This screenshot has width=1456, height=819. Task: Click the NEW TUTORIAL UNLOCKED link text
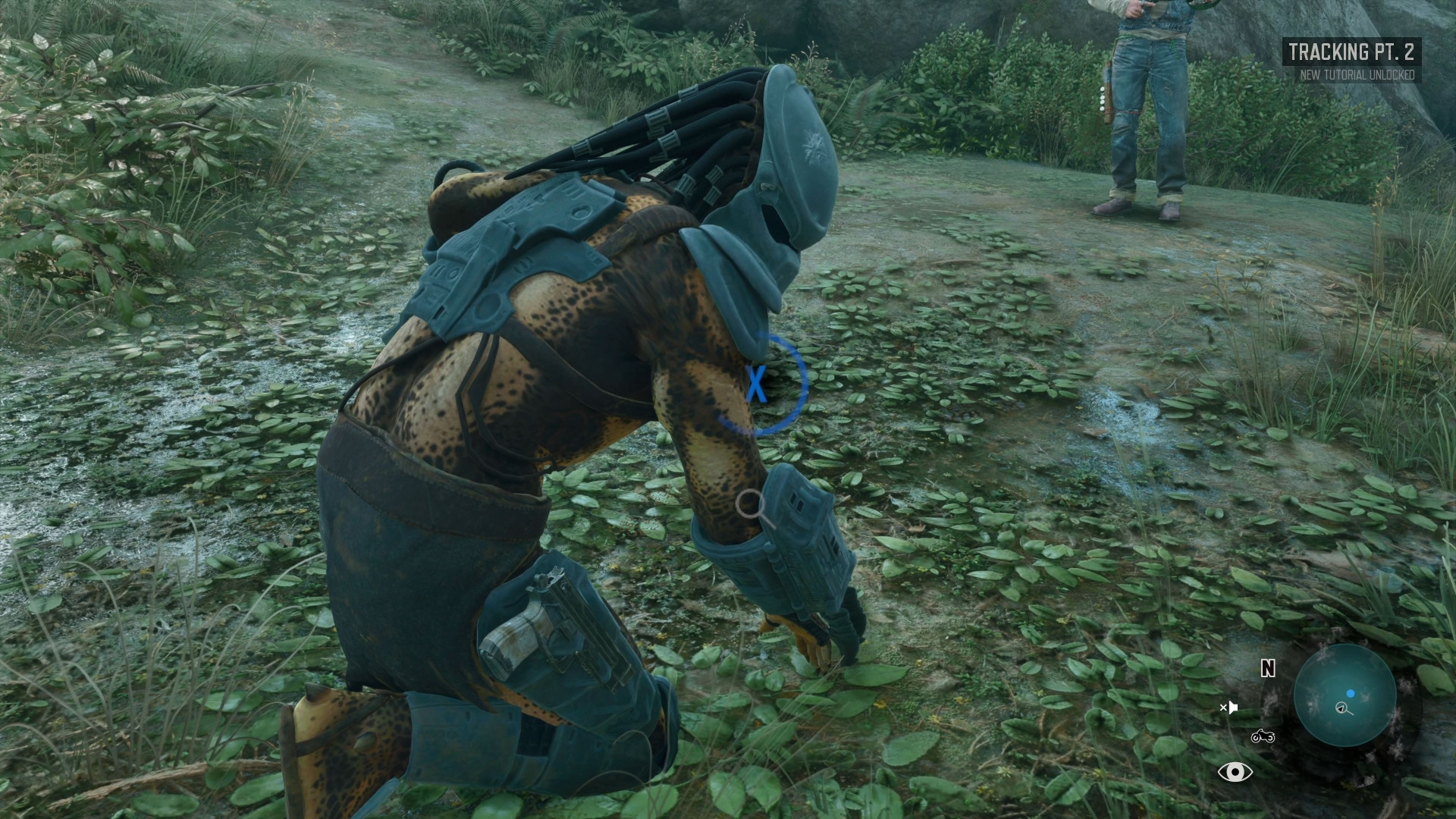pyautogui.click(x=1357, y=75)
